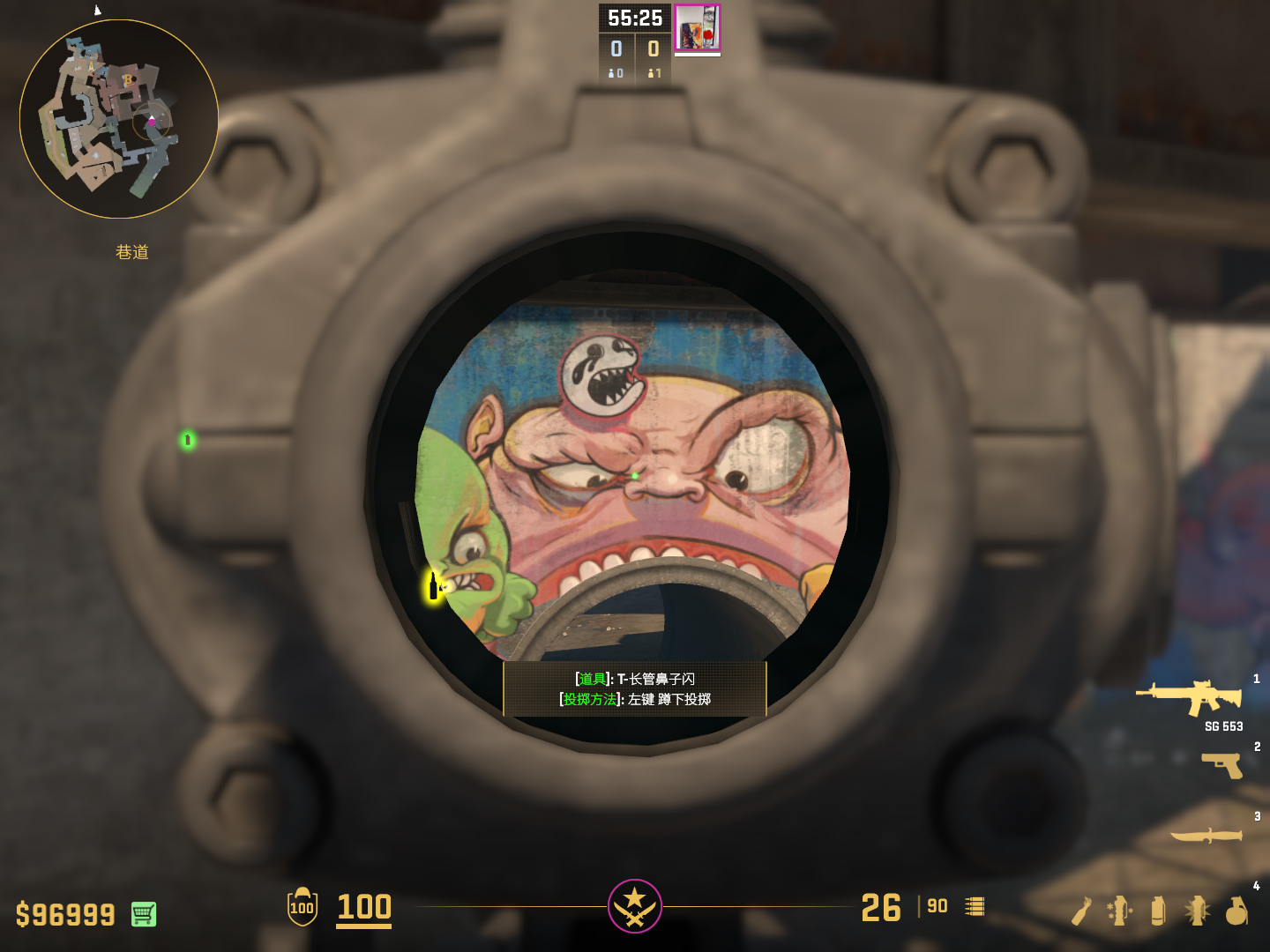The height and width of the screenshot is (952, 1270).
Task: Select the flashbang grenade icon
Action: [x=1197, y=911]
